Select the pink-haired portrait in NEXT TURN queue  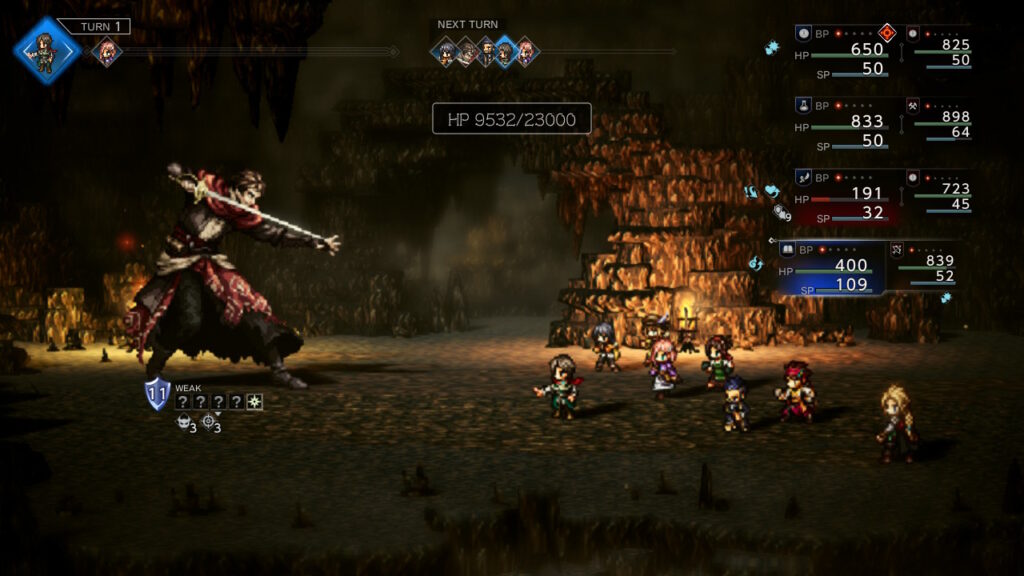pos(525,51)
